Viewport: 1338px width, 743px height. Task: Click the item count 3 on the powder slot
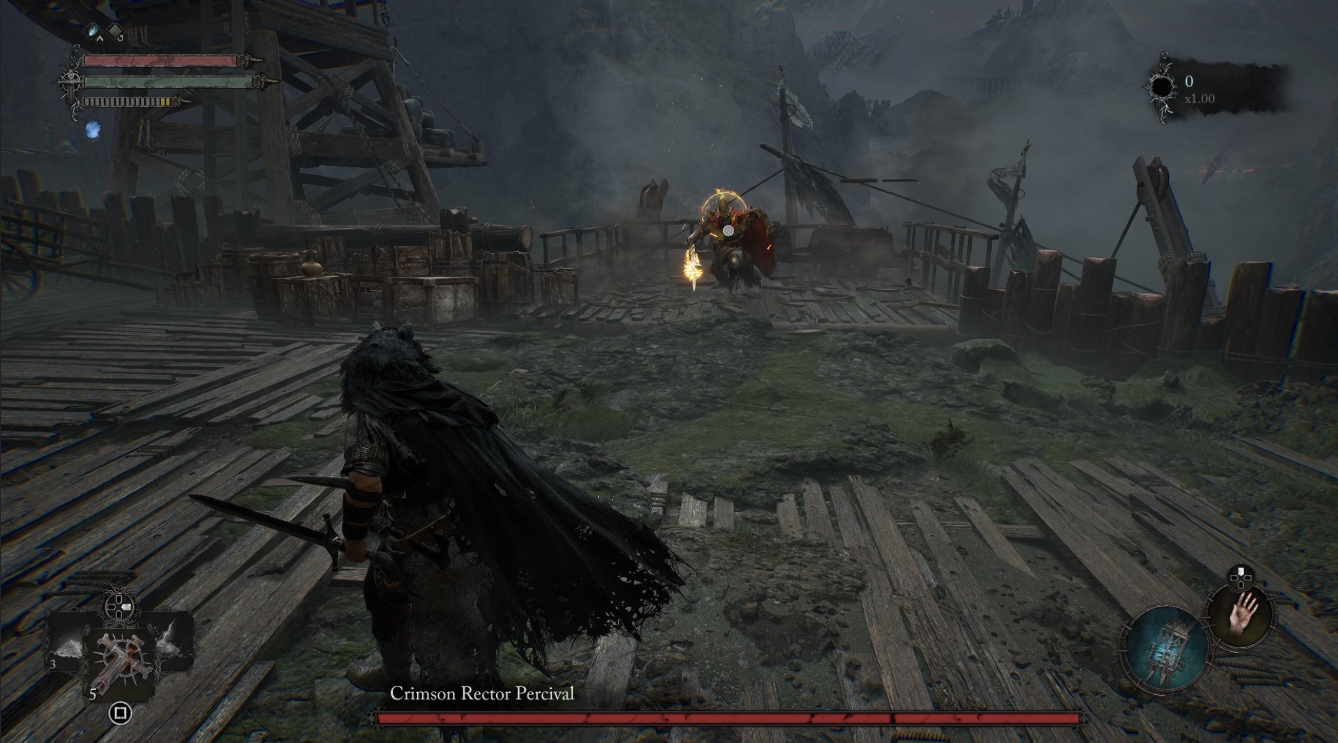pos(52,664)
